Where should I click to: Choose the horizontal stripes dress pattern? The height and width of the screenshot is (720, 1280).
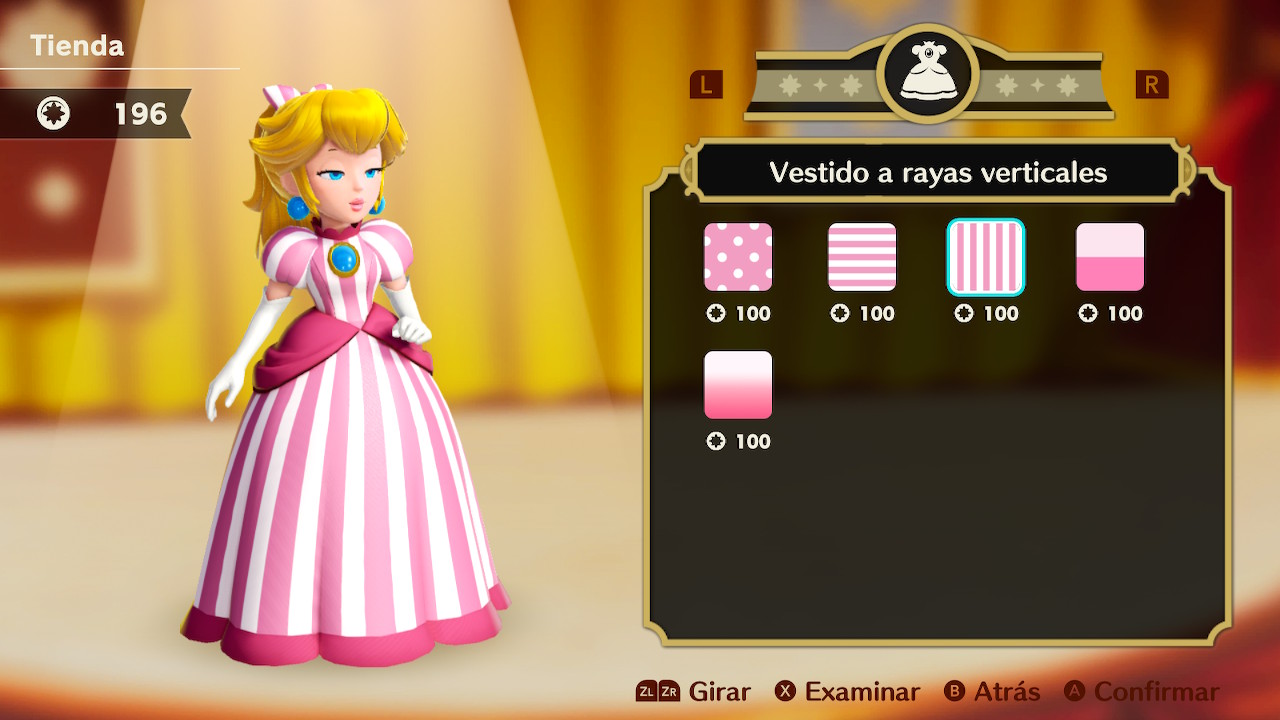[862, 257]
